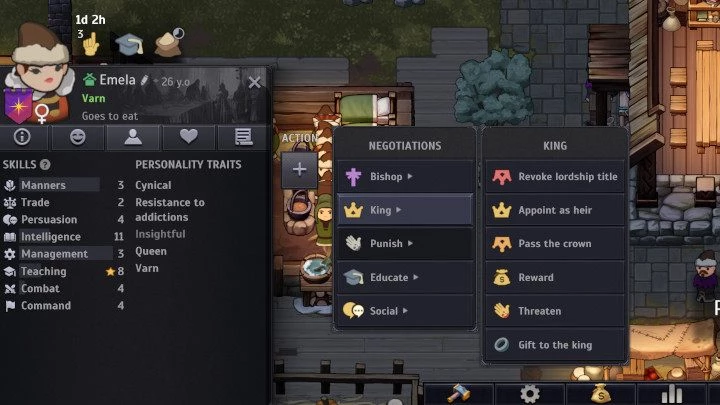Open the money bag treasury button
The height and width of the screenshot is (405, 720).
[x=600, y=393]
